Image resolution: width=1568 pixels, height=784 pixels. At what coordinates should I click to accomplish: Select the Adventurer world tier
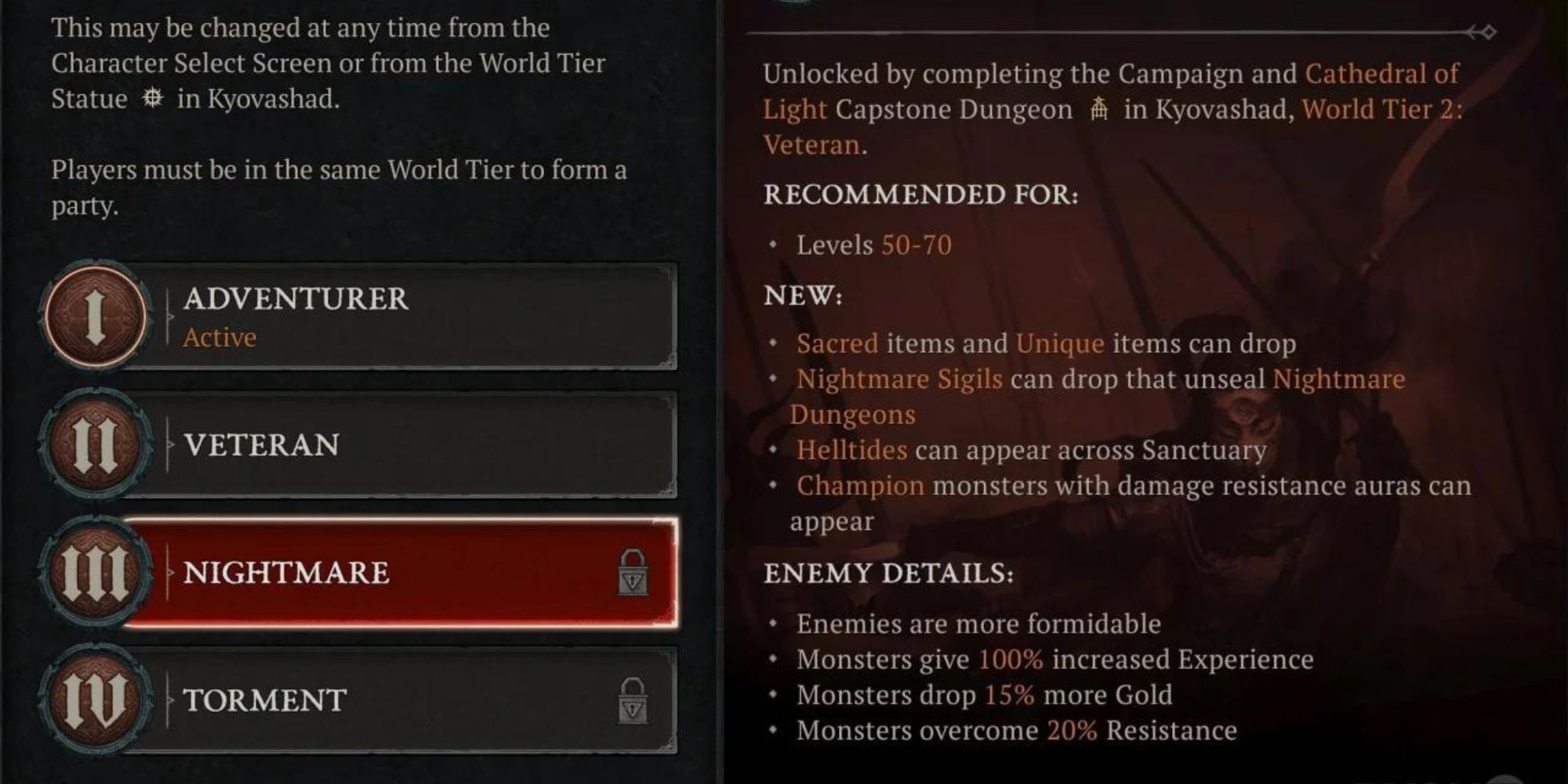[x=392, y=317]
